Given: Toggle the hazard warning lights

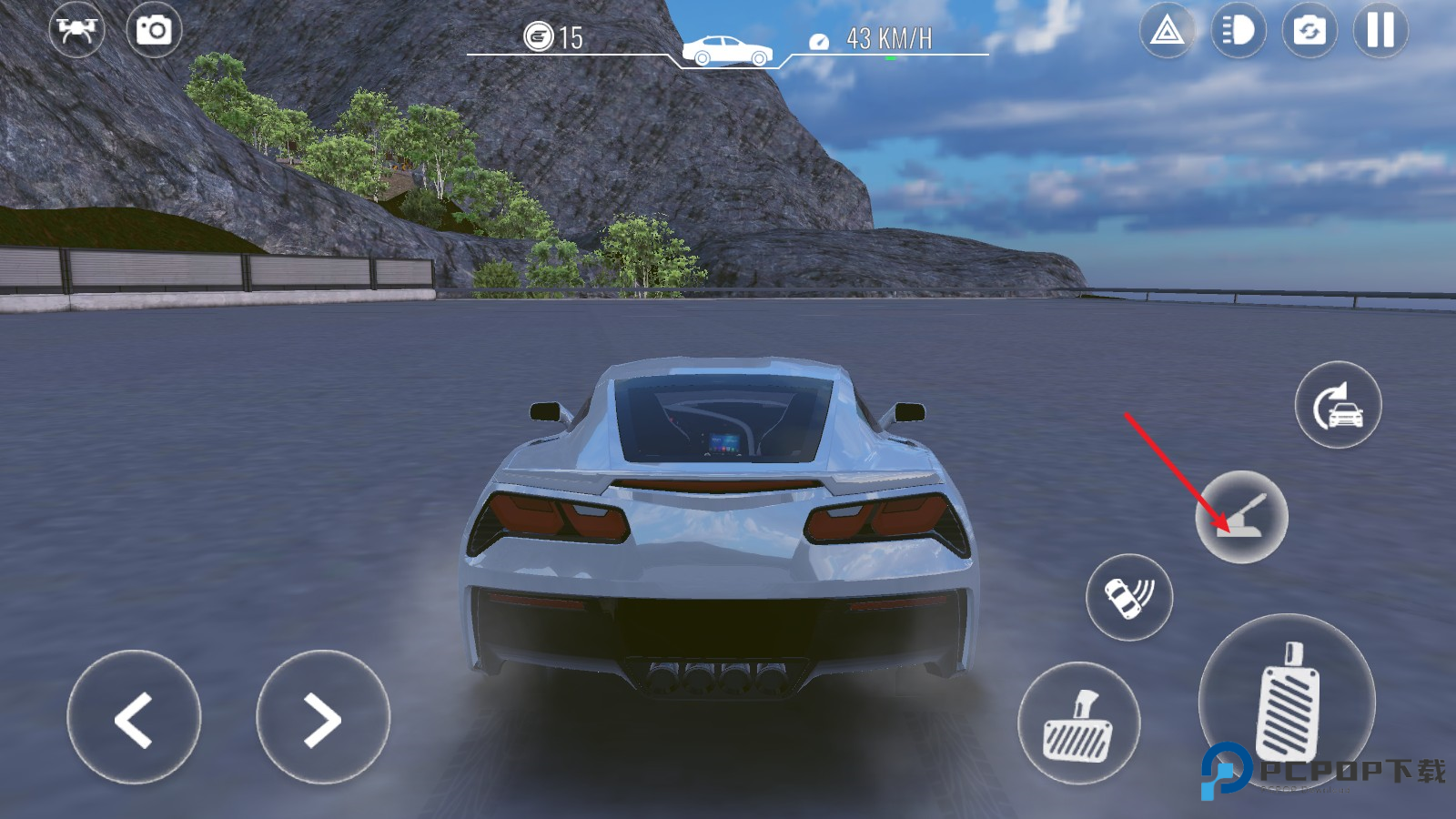Looking at the screenshot, I should (1167, 32).
